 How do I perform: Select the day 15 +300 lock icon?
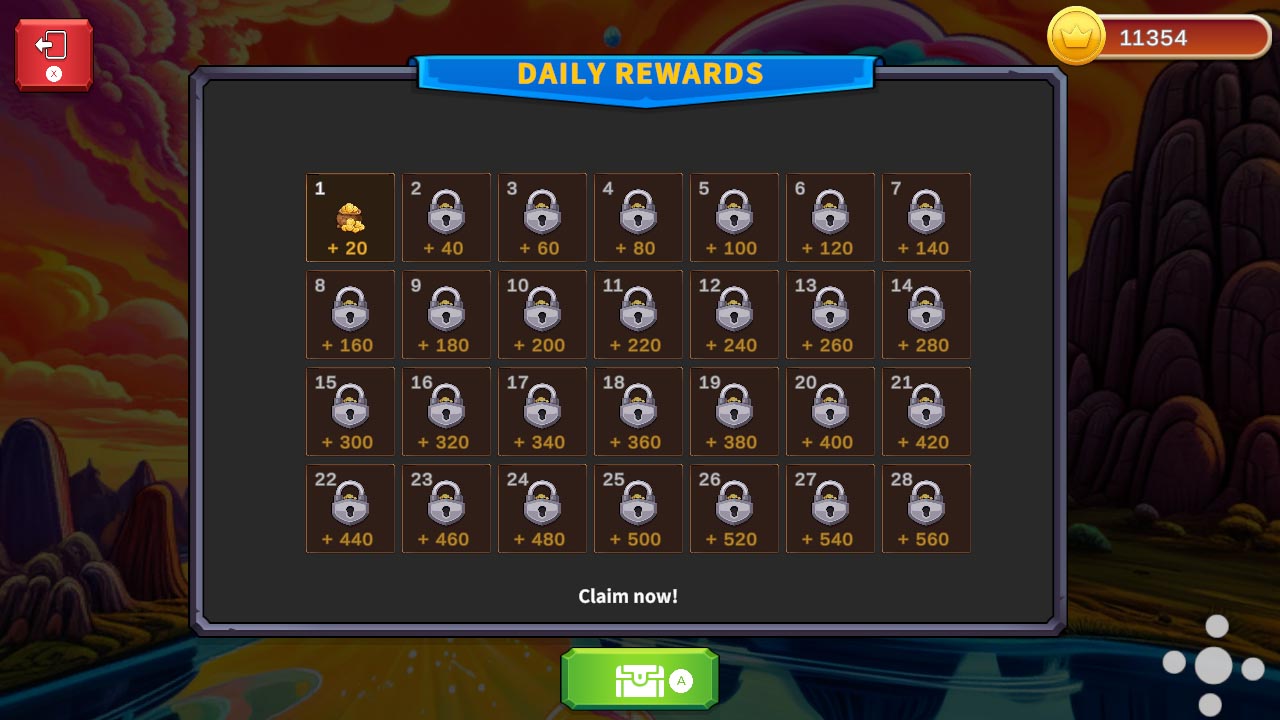[x=350, y=409]
